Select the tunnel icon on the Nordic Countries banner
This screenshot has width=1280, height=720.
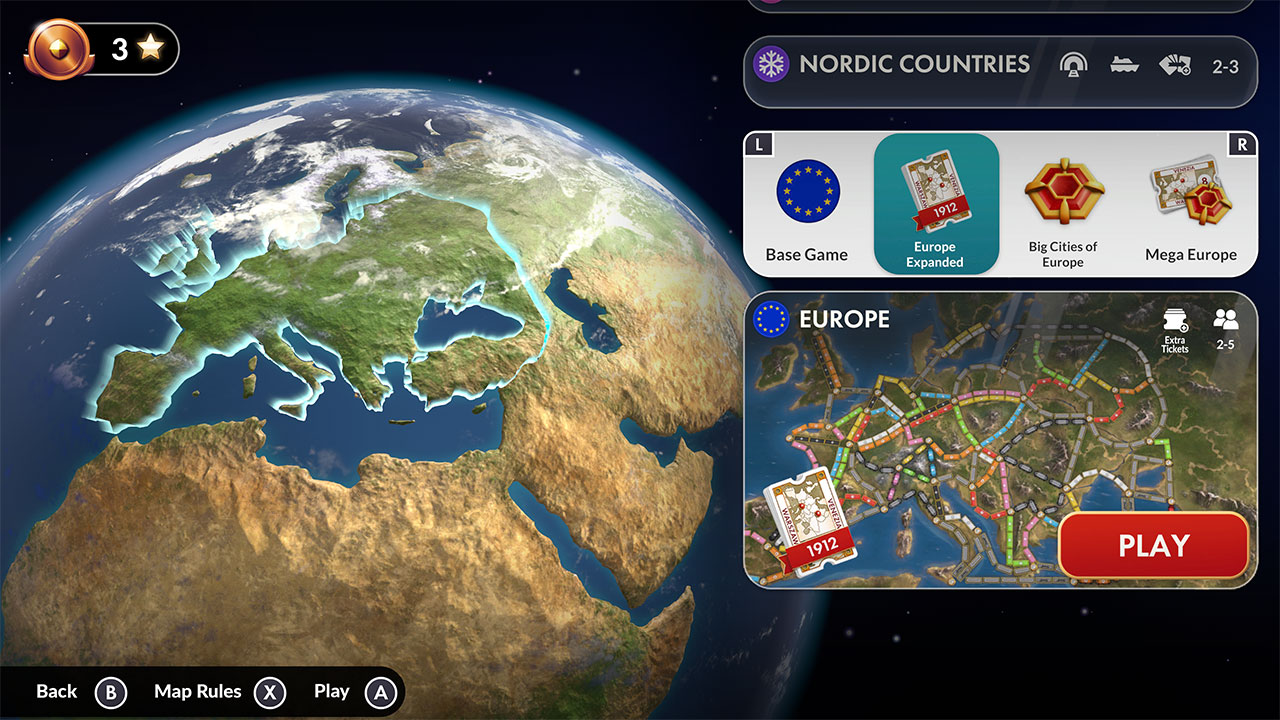pos(1073,64)
